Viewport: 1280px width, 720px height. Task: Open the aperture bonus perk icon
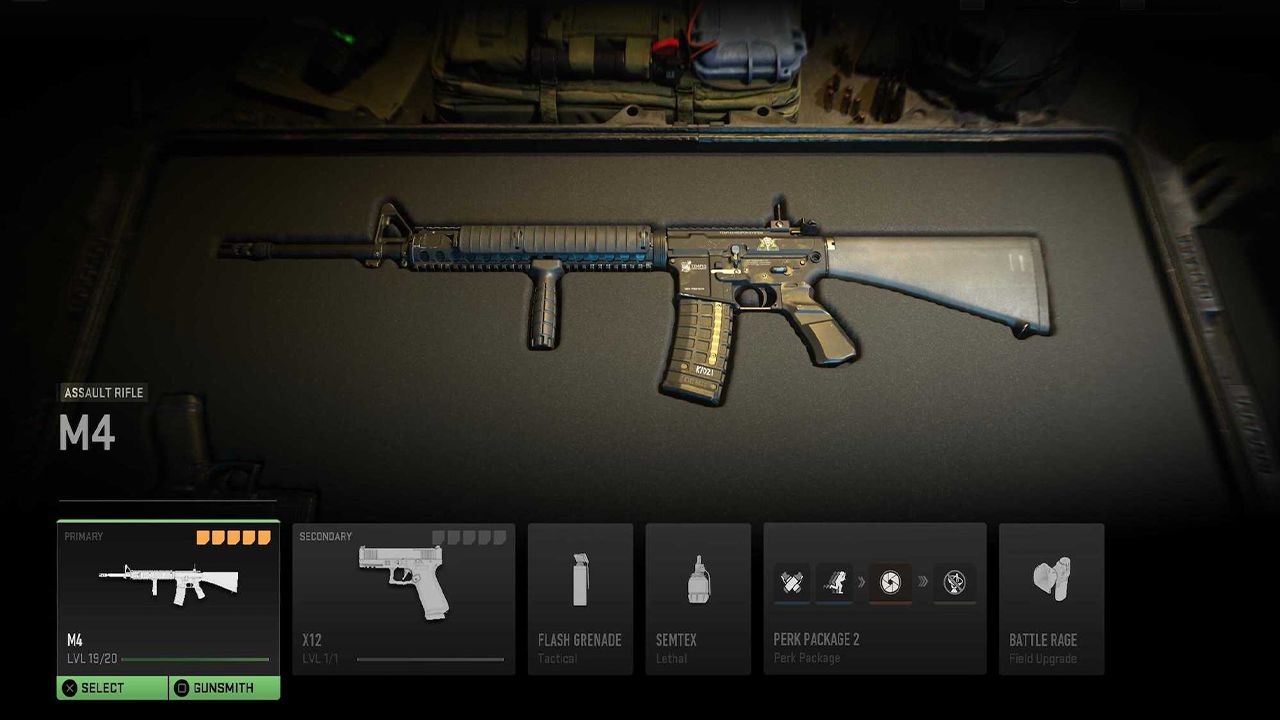tap(889, 580)
